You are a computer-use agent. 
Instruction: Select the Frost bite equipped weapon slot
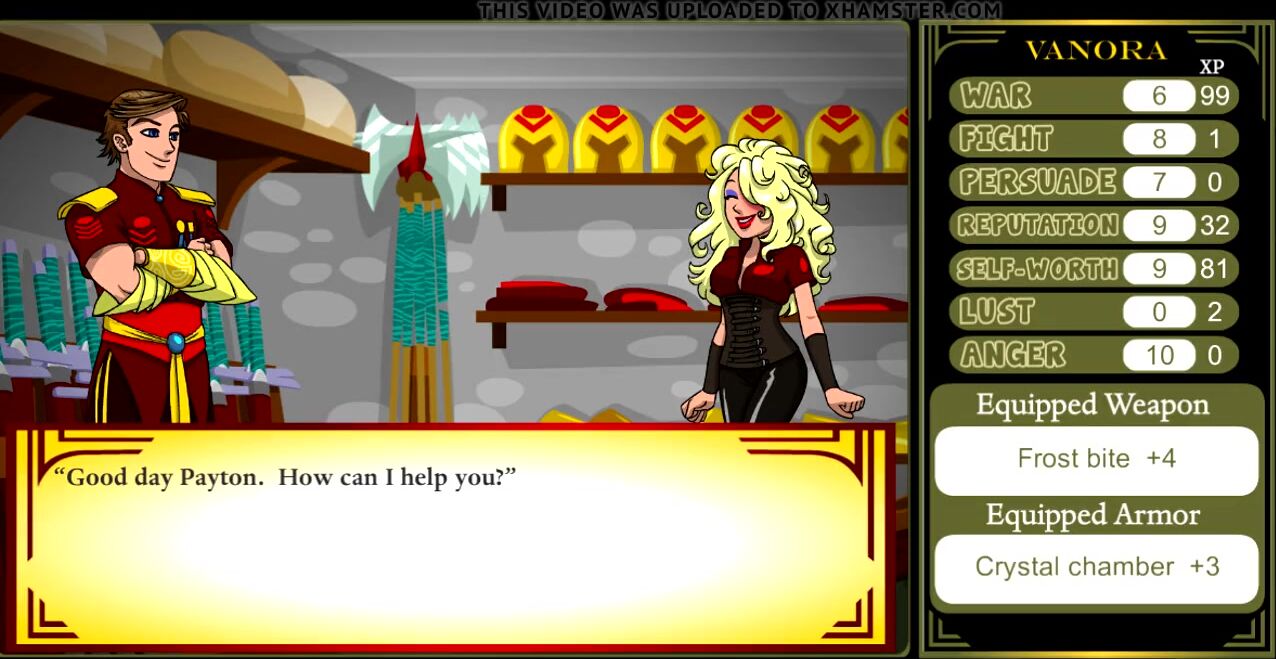pyautogui.click(x=1096, y=460)
